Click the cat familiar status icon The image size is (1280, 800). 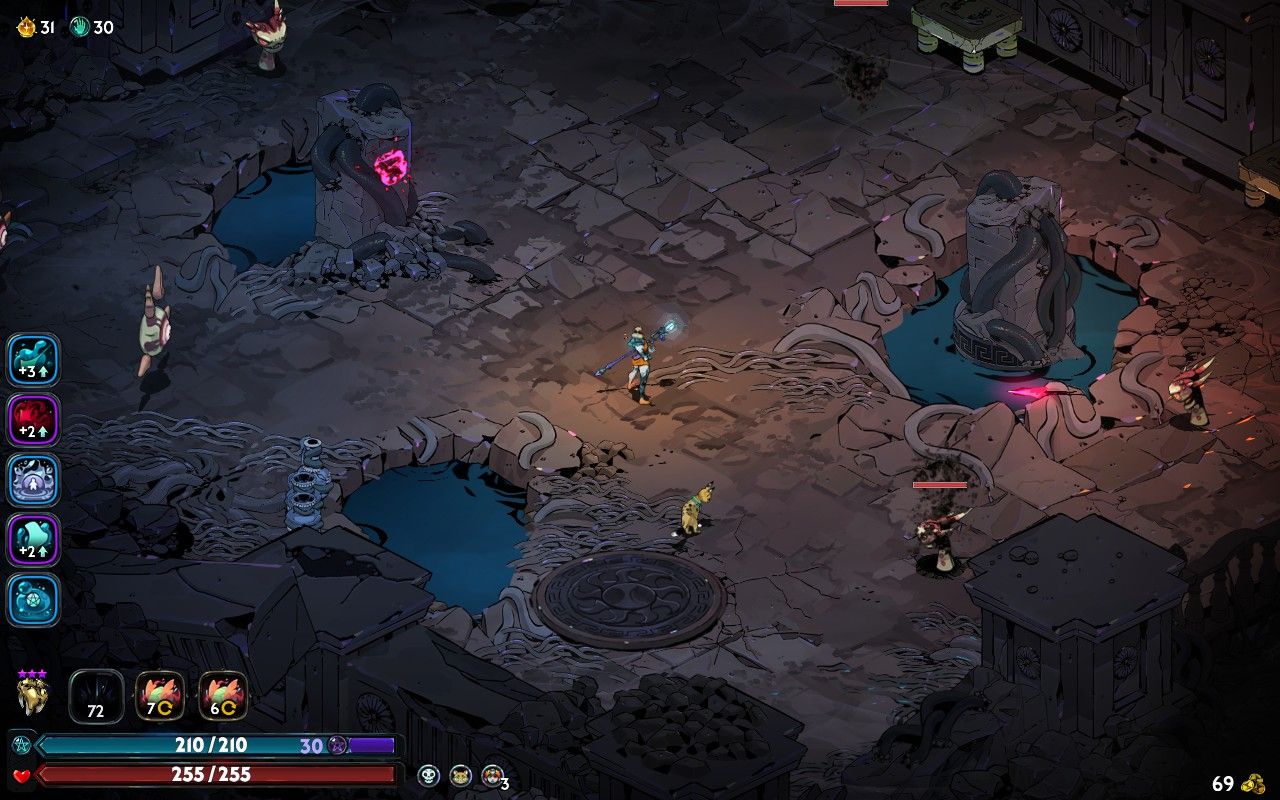[x=460, y=775]
